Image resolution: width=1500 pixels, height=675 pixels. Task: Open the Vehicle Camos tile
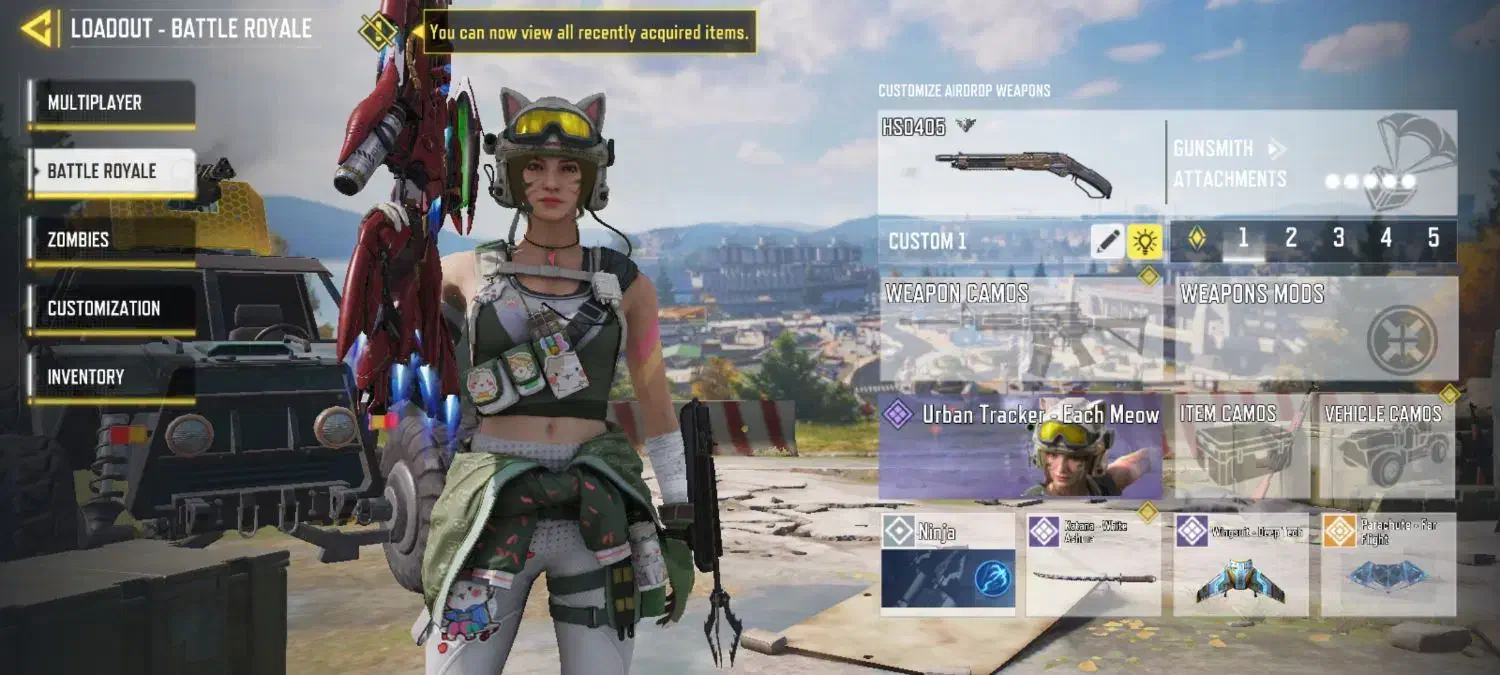pyautogui.click(x=1387, y=446)
